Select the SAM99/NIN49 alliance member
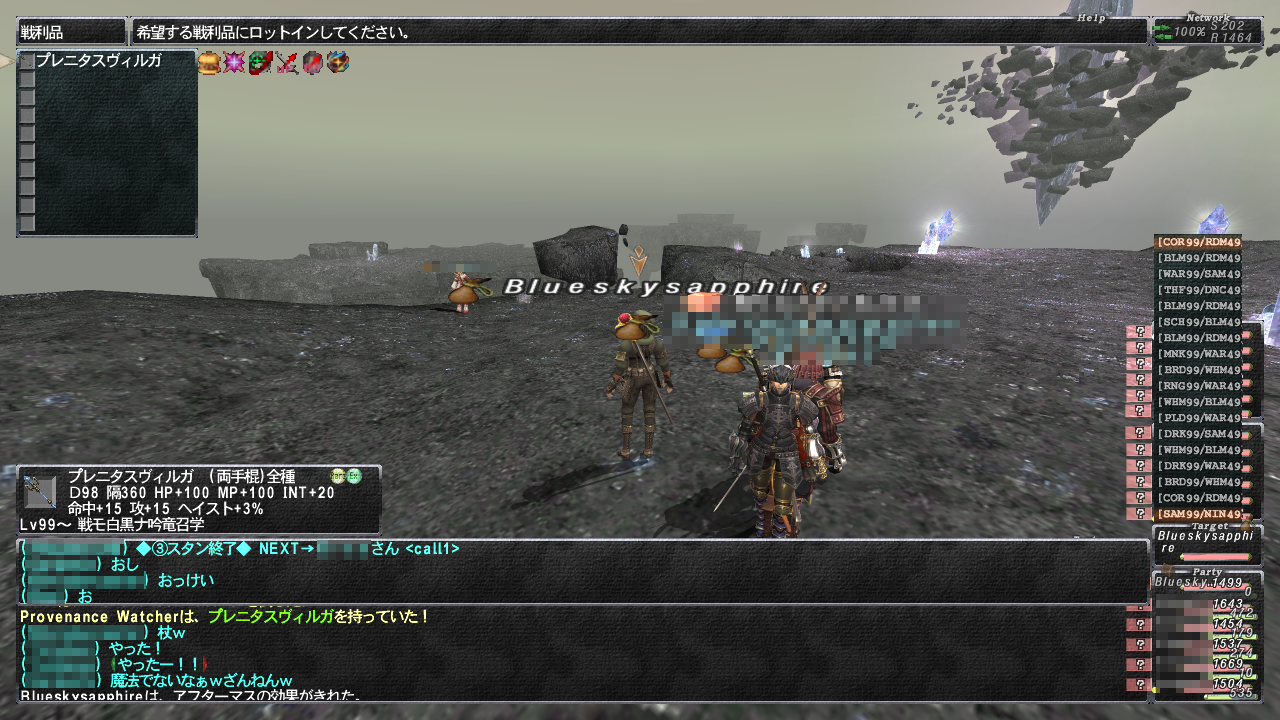This screenshot has height=720, width=1280. tap(1199, 514)
